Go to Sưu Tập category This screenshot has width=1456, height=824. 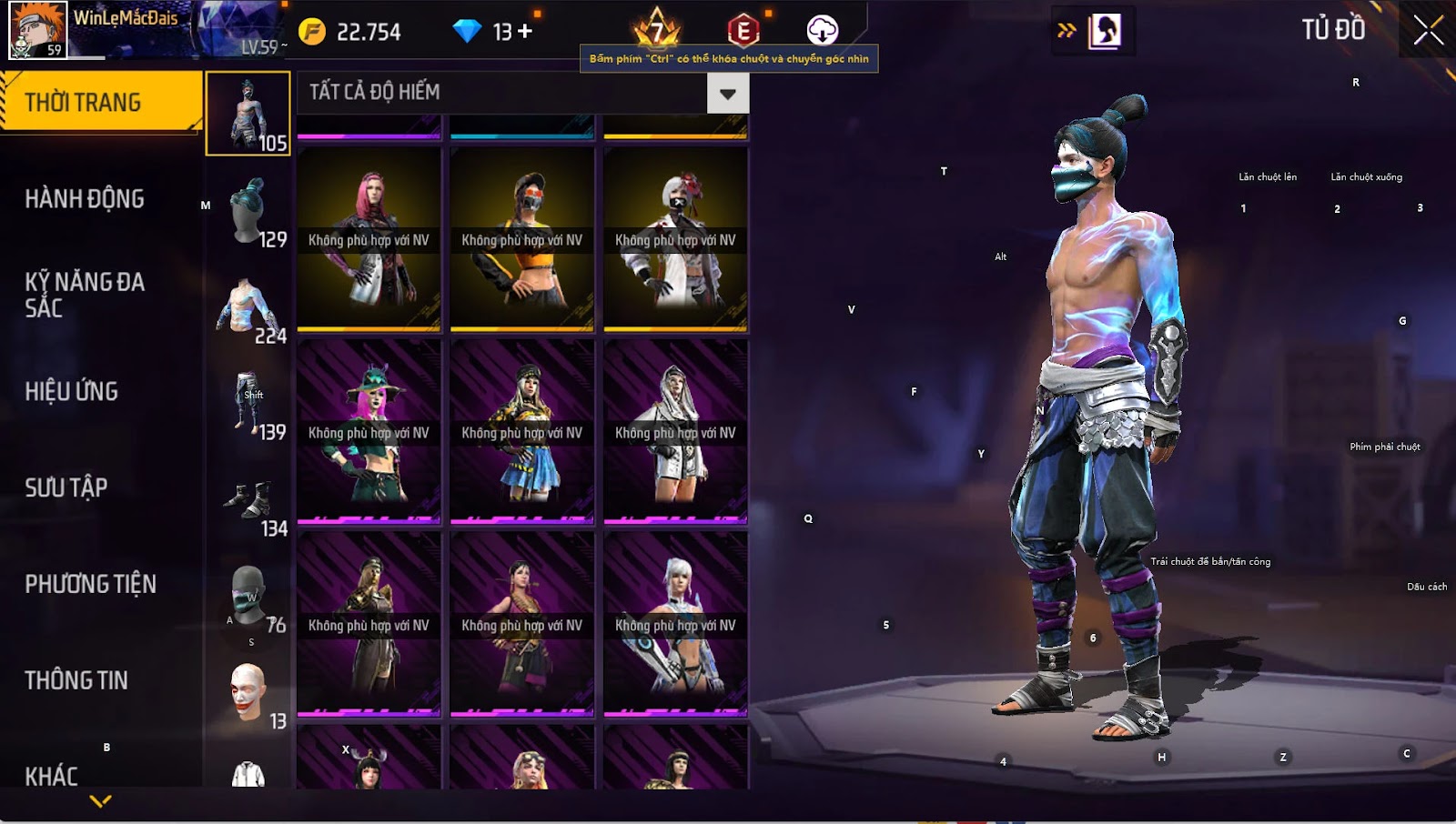(66, 487)
